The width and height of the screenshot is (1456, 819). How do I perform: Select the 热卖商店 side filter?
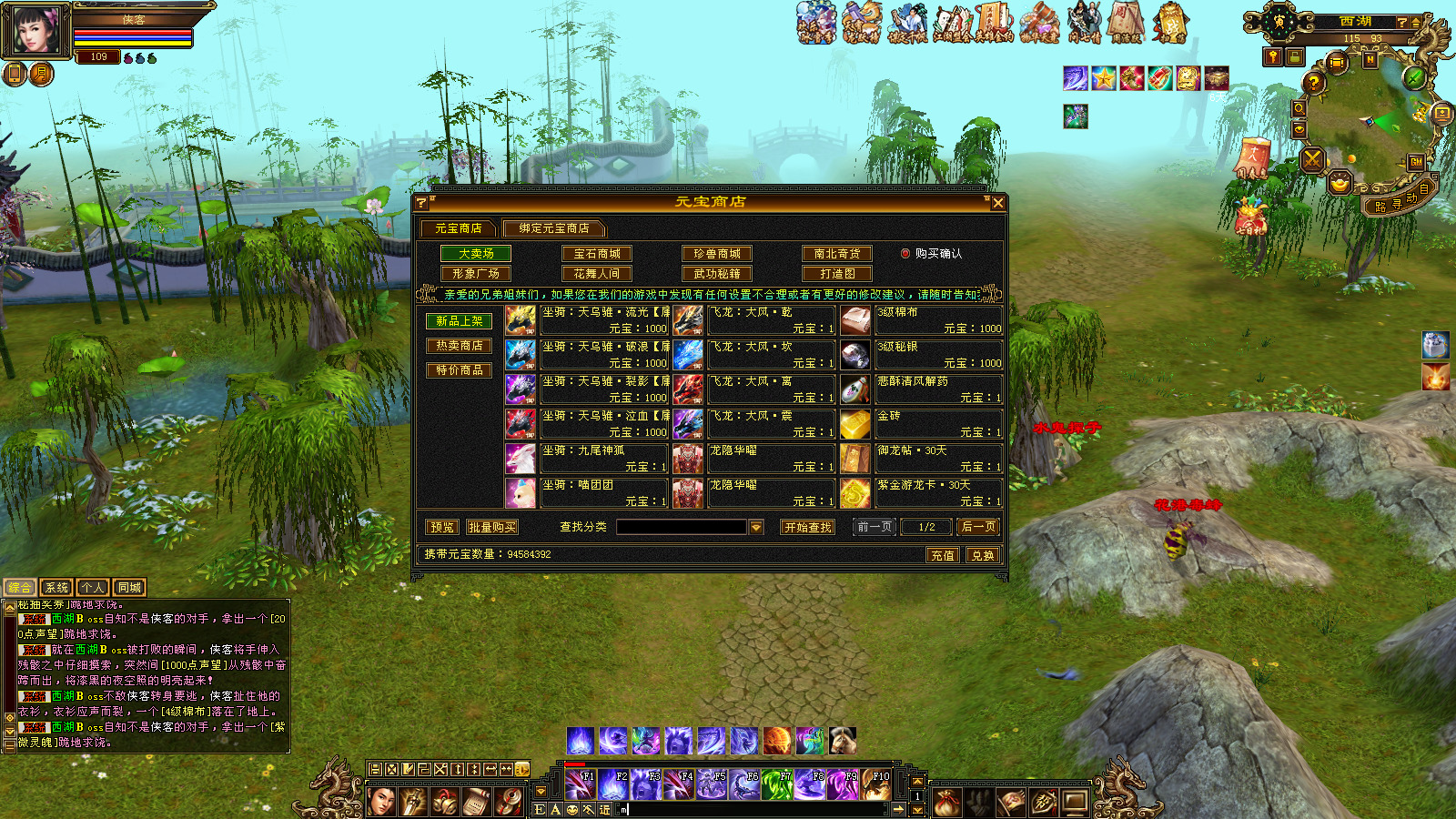(460, 346)
